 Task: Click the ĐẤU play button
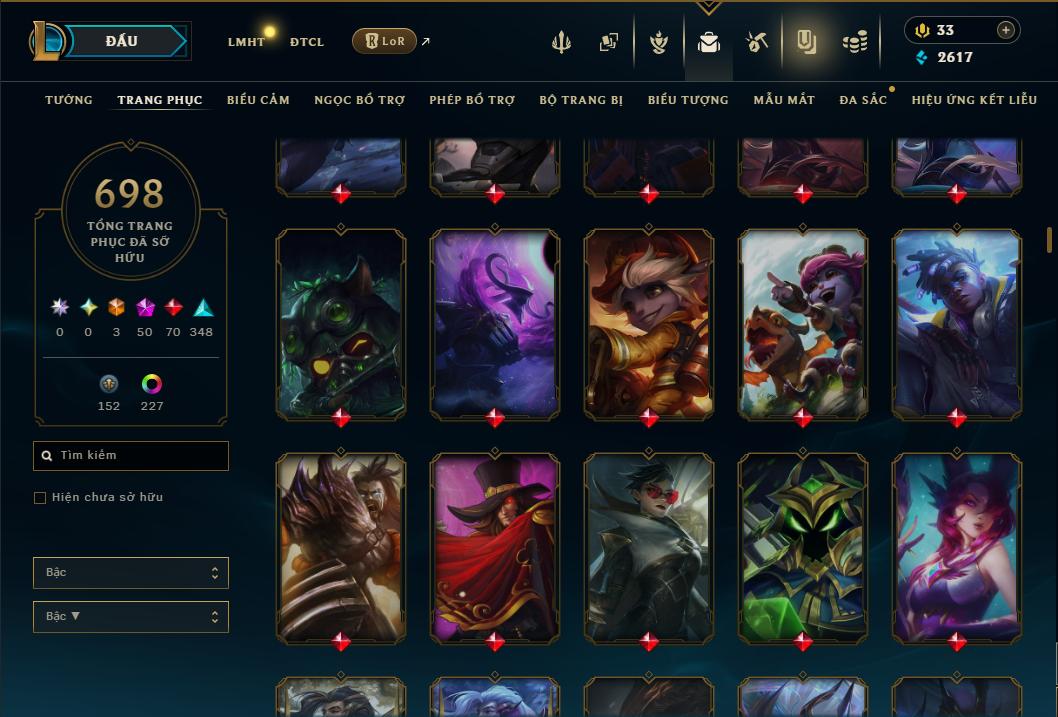(x=122, y=41)
